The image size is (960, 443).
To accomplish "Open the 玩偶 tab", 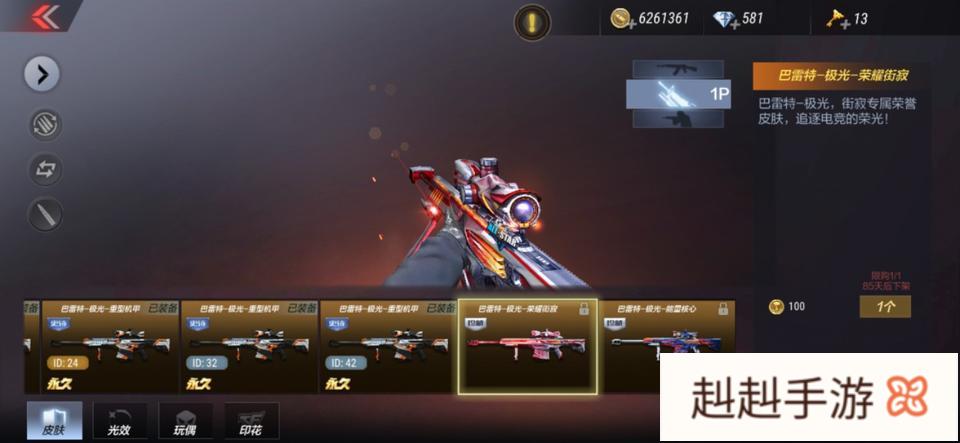I will [x=185, y=420].
